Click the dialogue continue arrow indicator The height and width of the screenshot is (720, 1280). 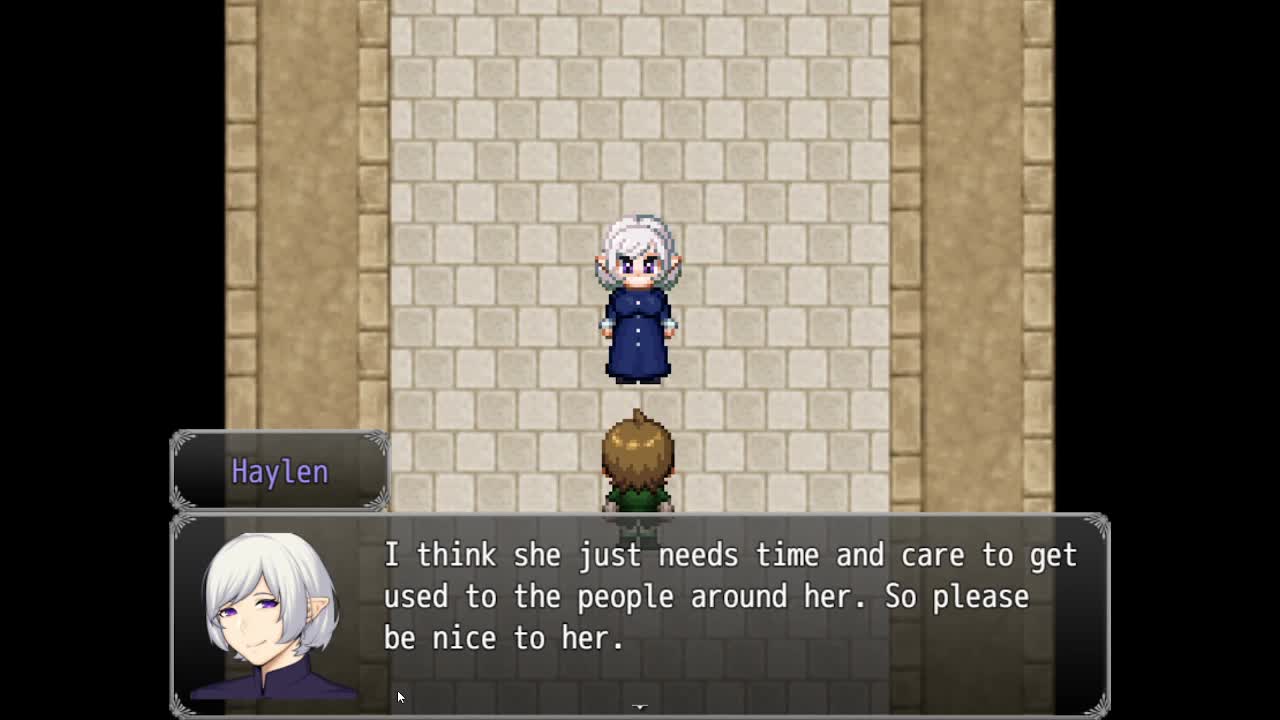[x=640, y=707]
